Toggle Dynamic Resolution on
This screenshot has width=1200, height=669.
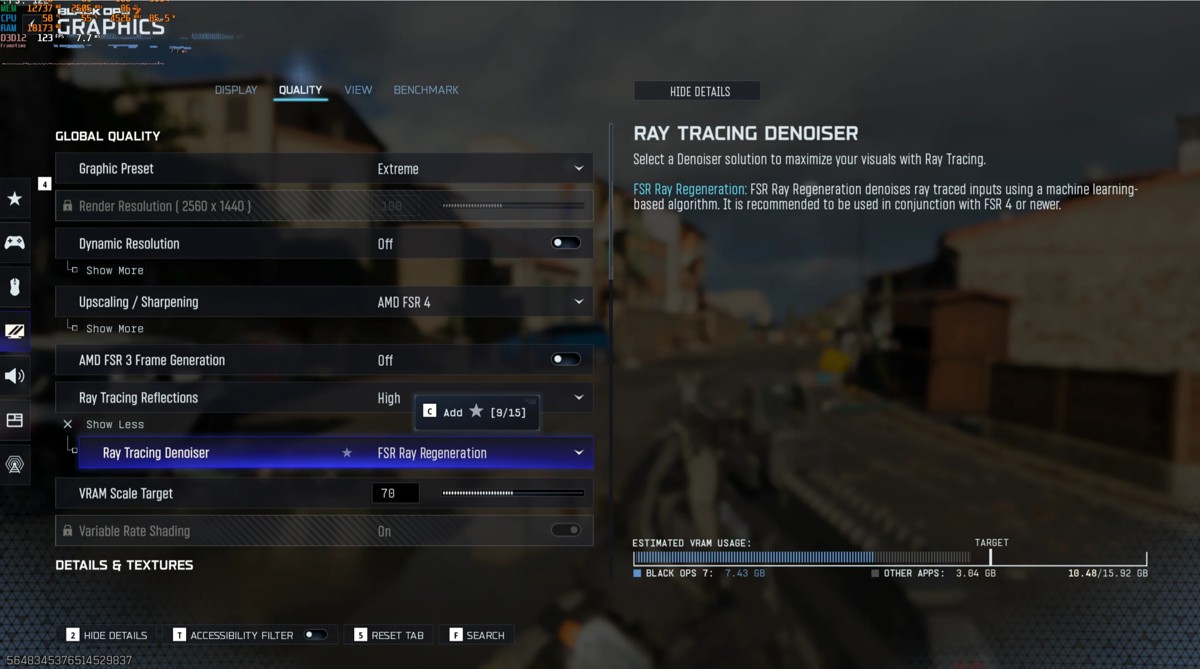(566, 243)
